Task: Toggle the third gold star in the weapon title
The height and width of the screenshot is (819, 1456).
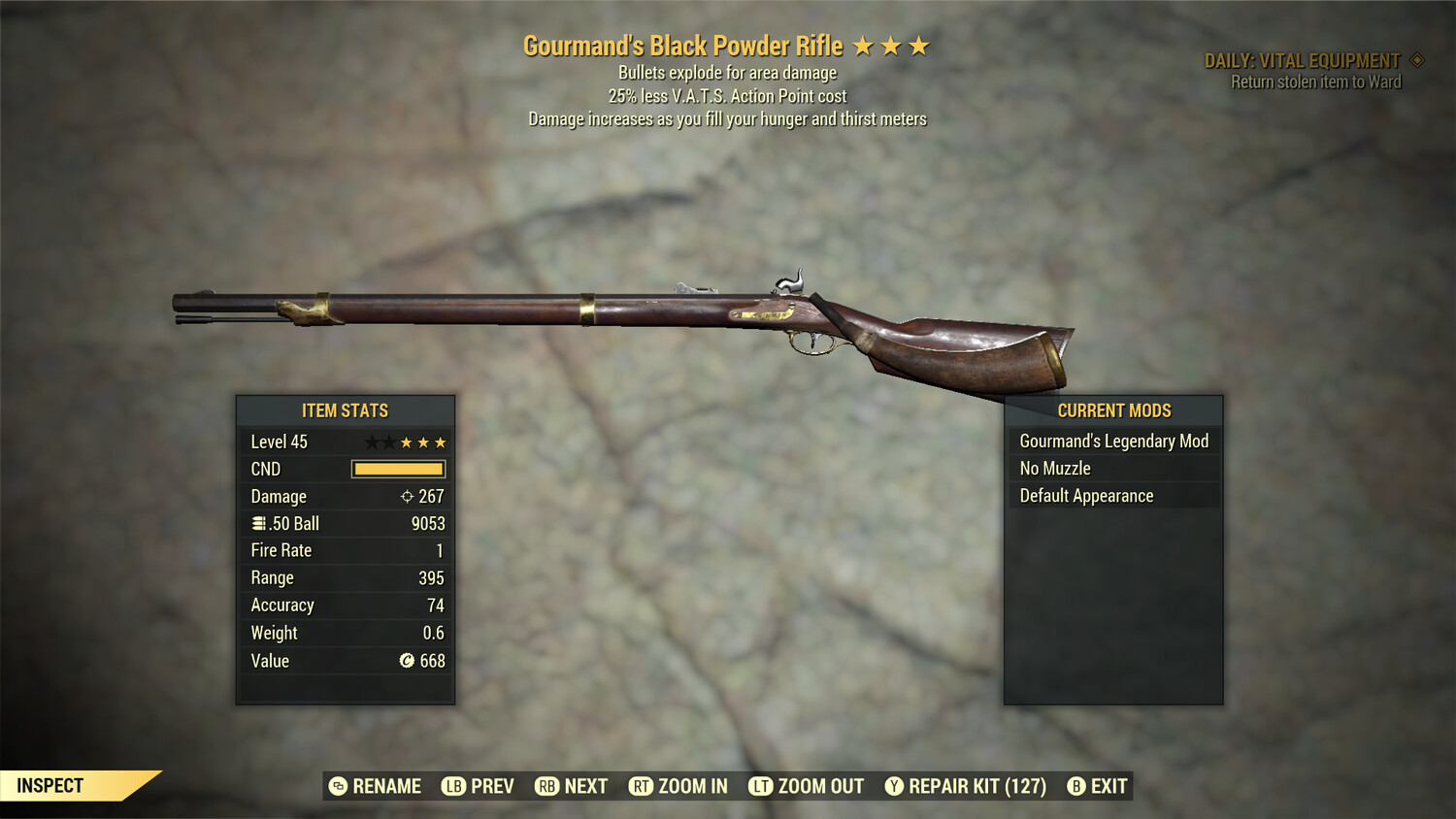Action: (x=918, y=45)
